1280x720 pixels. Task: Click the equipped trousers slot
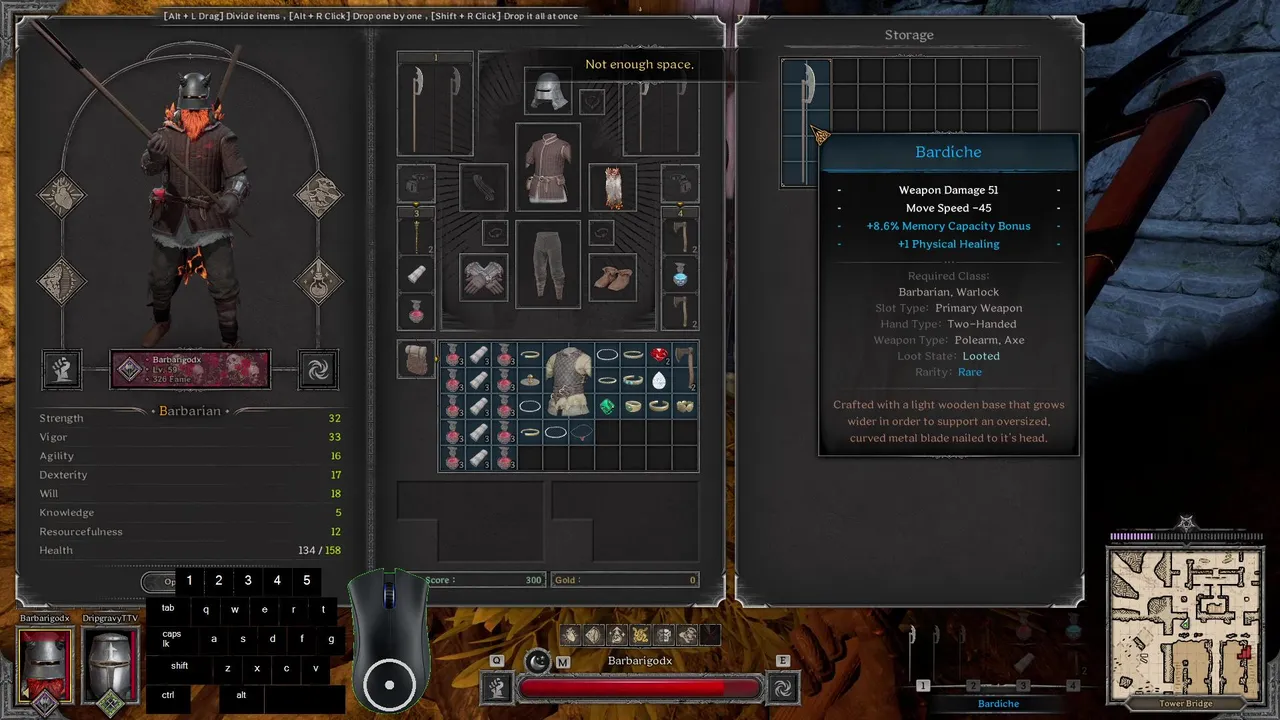[547, 263]
